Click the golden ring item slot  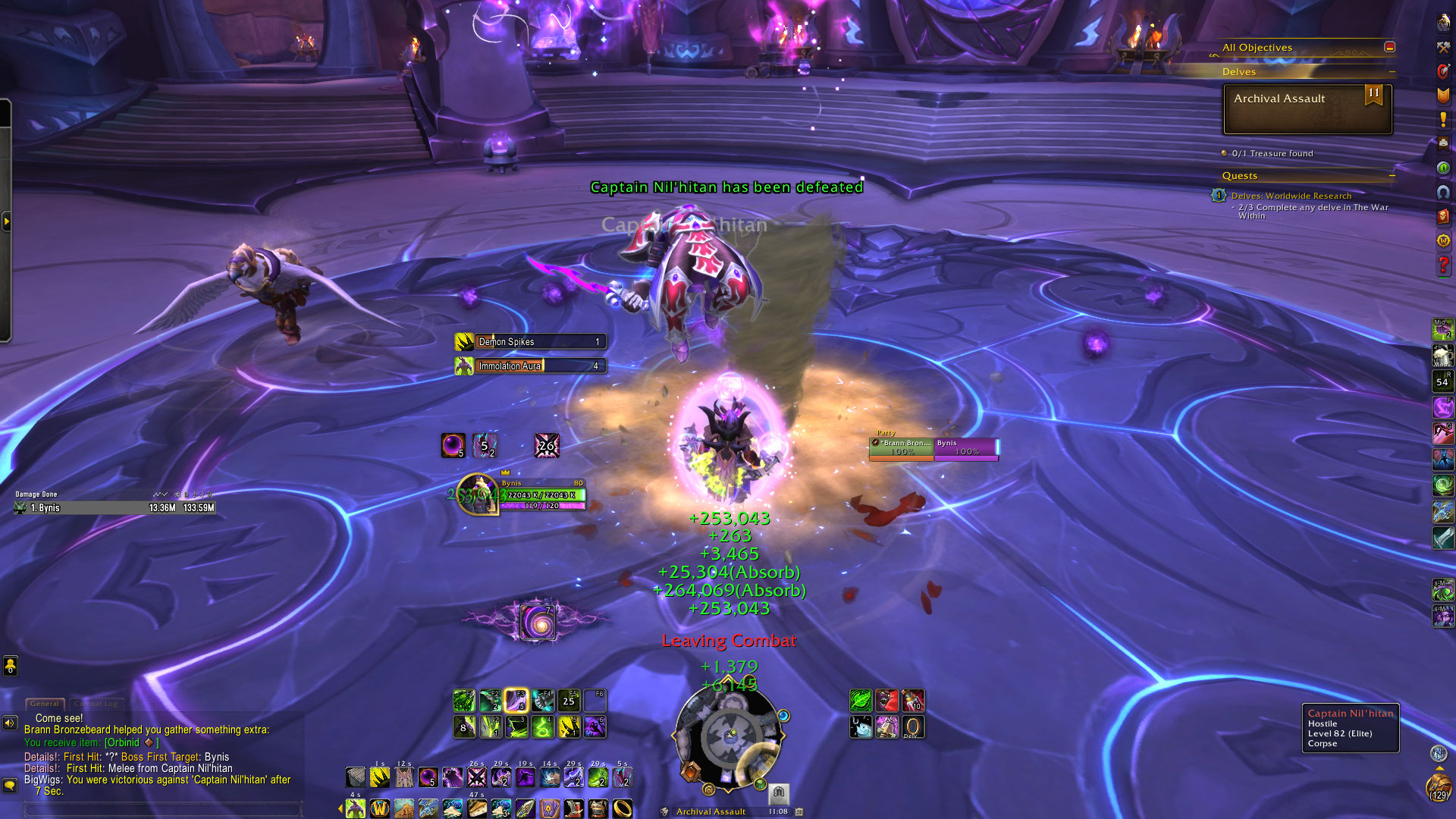click(623, 808)
